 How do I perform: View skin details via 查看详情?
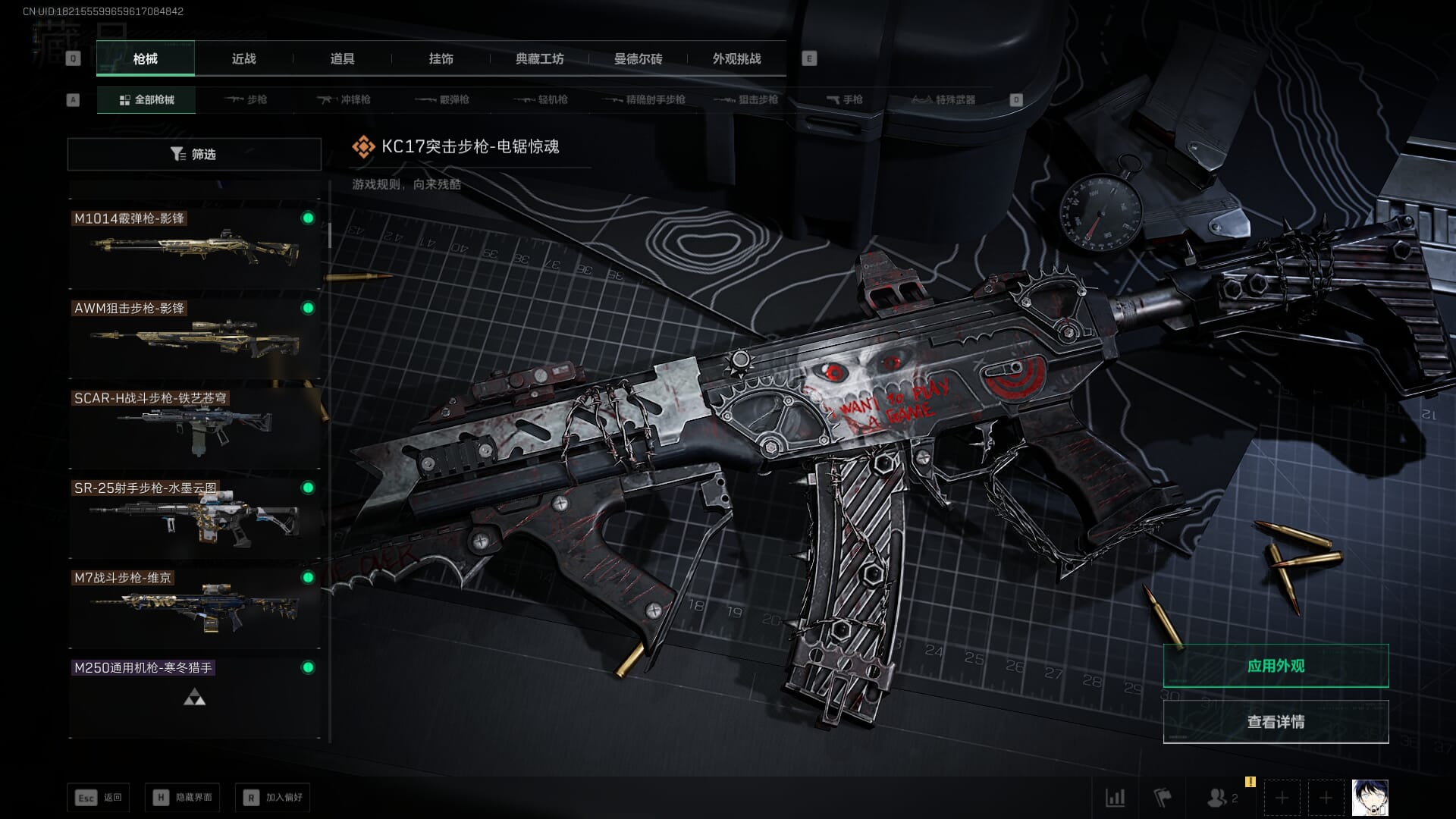click(1276, 722)
